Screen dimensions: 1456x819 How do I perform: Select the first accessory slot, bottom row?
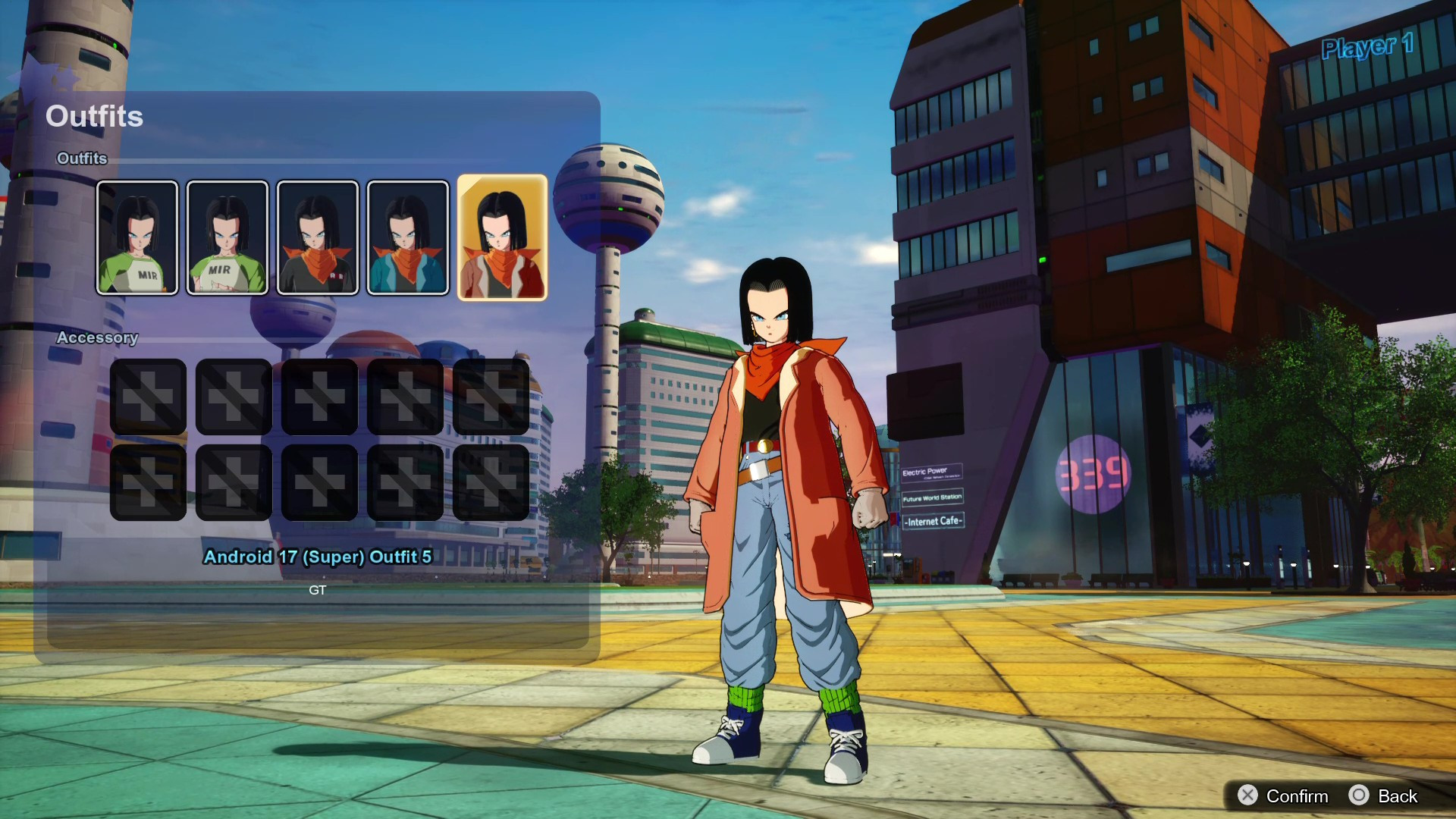pyautogui.click(x=149, y=481)
